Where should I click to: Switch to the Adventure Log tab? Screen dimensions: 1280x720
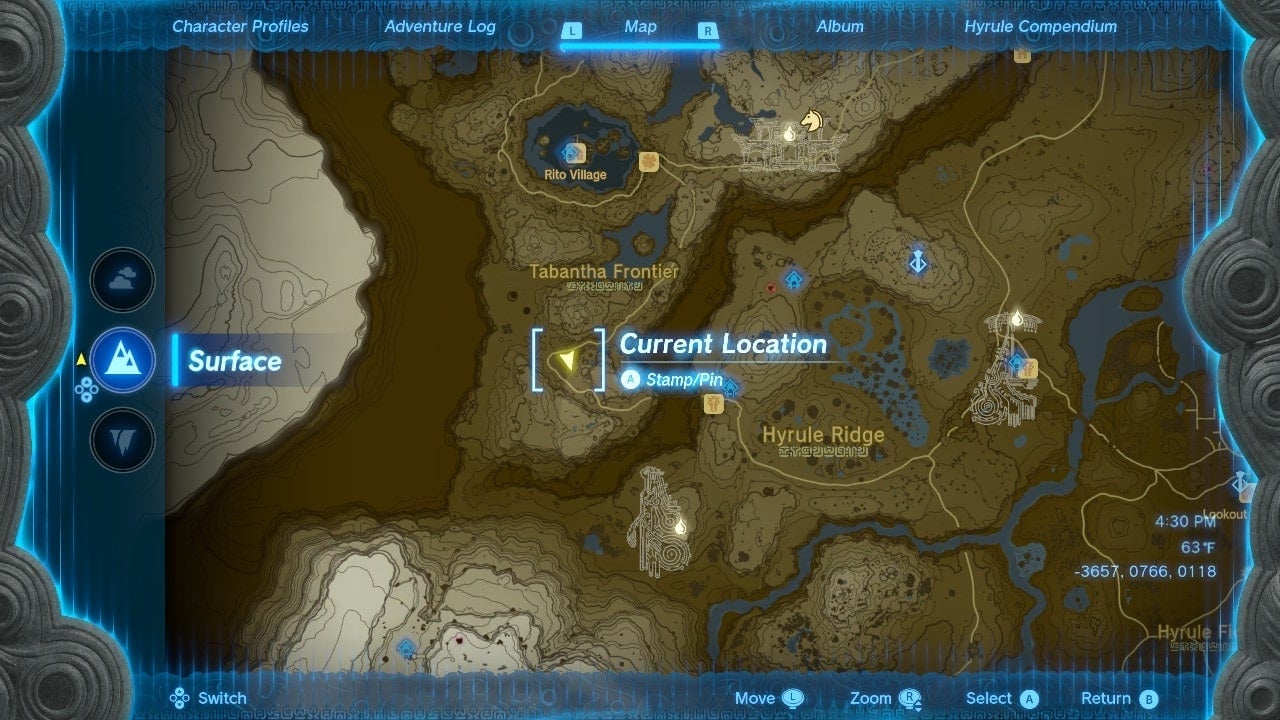pyautogui.click(x=439, y=27)
